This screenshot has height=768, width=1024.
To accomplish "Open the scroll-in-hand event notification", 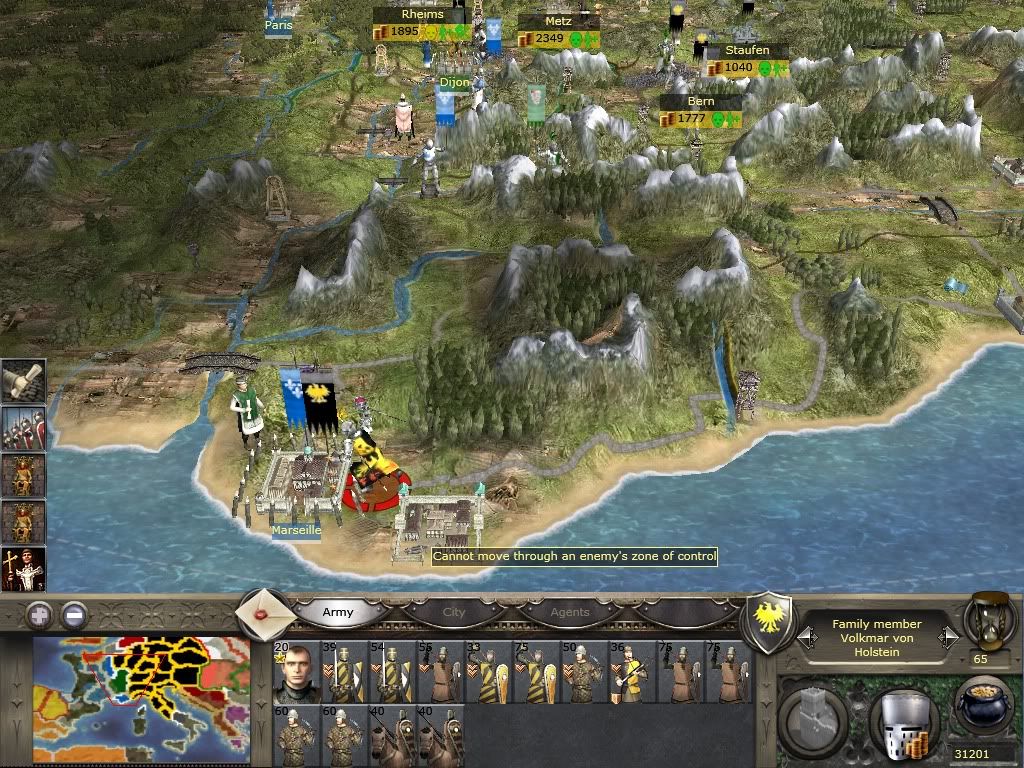I will (23, 382).
